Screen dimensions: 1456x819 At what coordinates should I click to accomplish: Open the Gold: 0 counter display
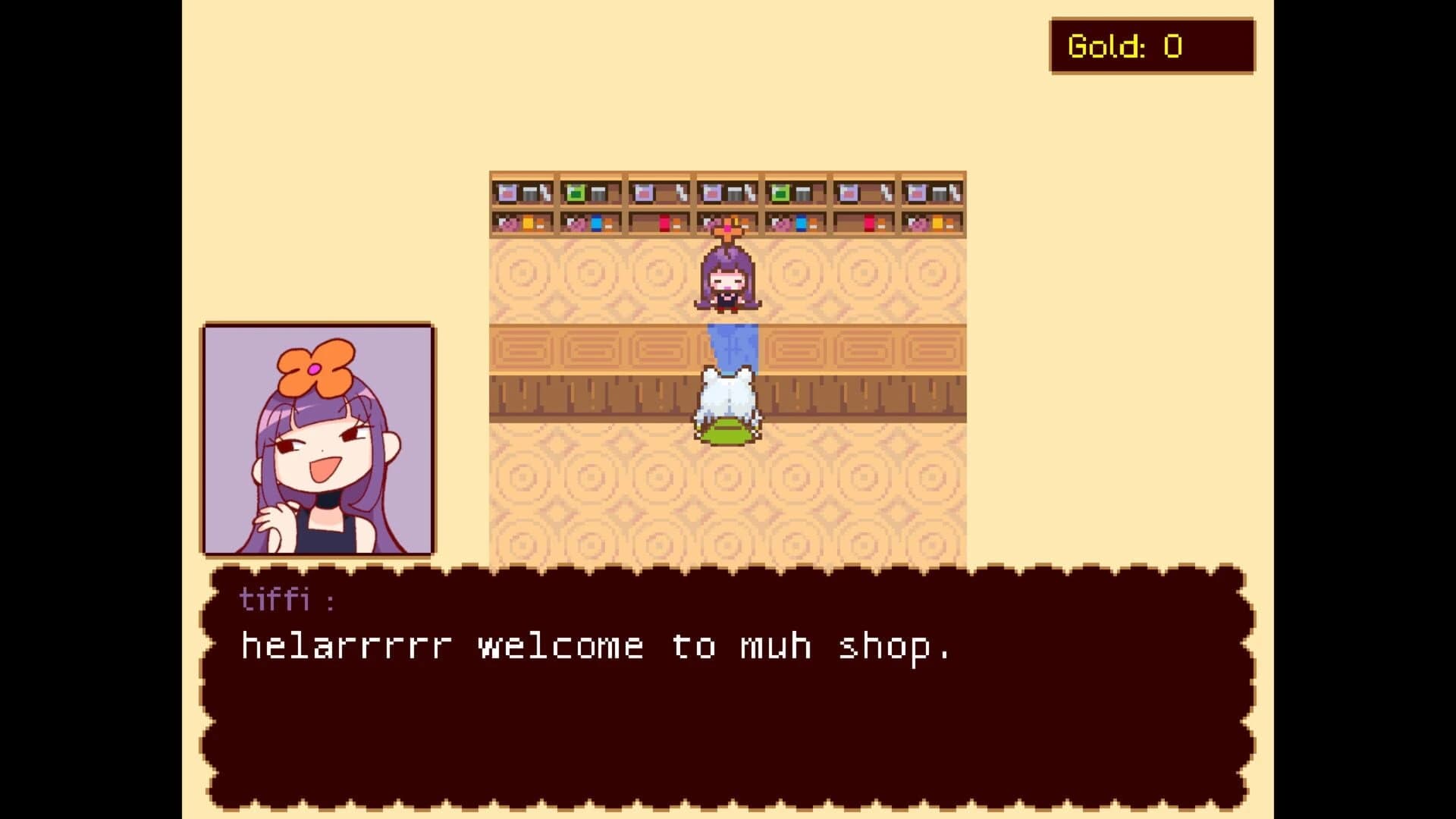pyautogui.click(x=1151, y=45)
